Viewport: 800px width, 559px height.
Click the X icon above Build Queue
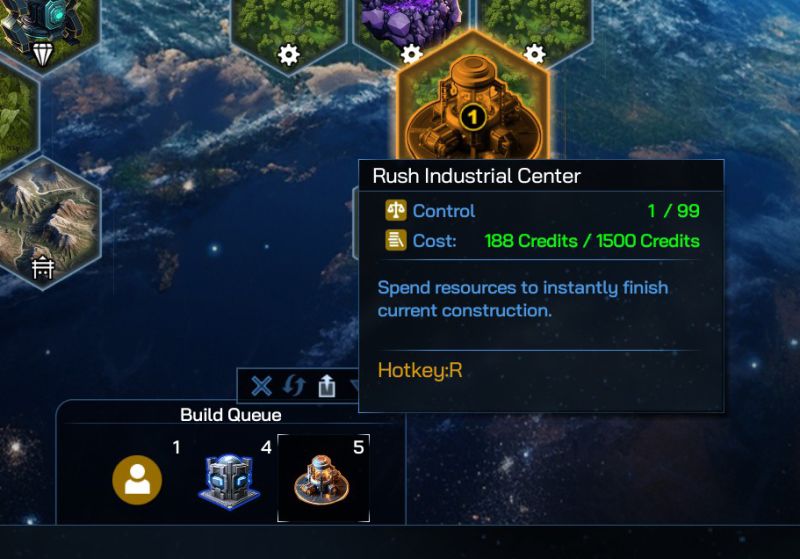261,386
